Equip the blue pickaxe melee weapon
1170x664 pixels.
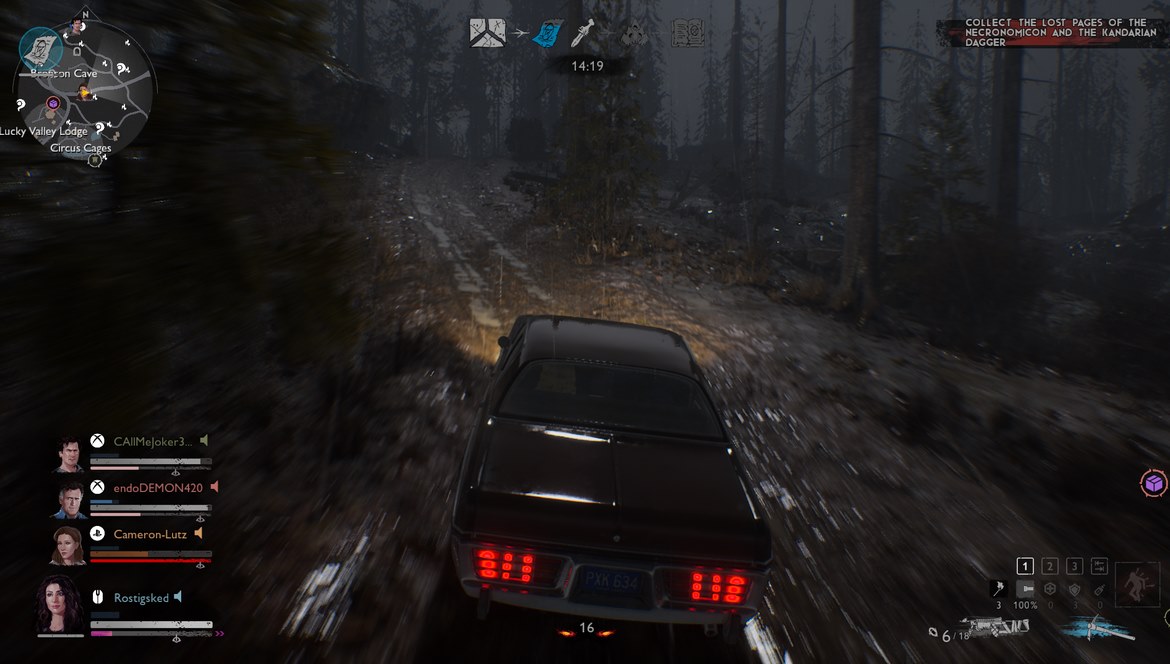click(1099, 629)
